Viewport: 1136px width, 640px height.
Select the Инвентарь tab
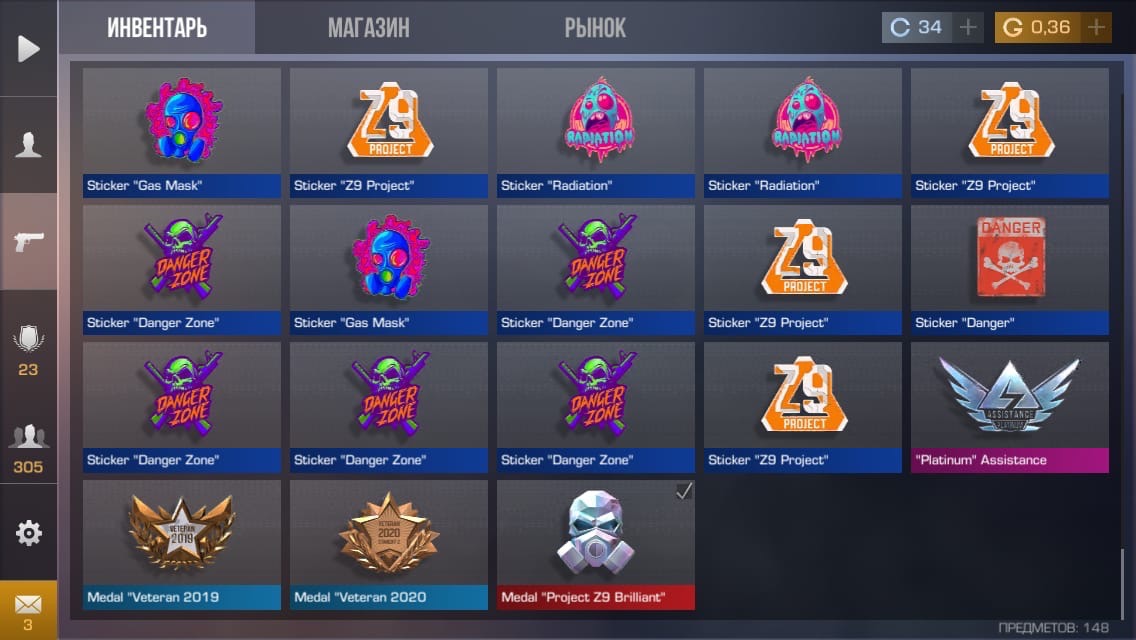pyautogui.click(x=157, y=27)
